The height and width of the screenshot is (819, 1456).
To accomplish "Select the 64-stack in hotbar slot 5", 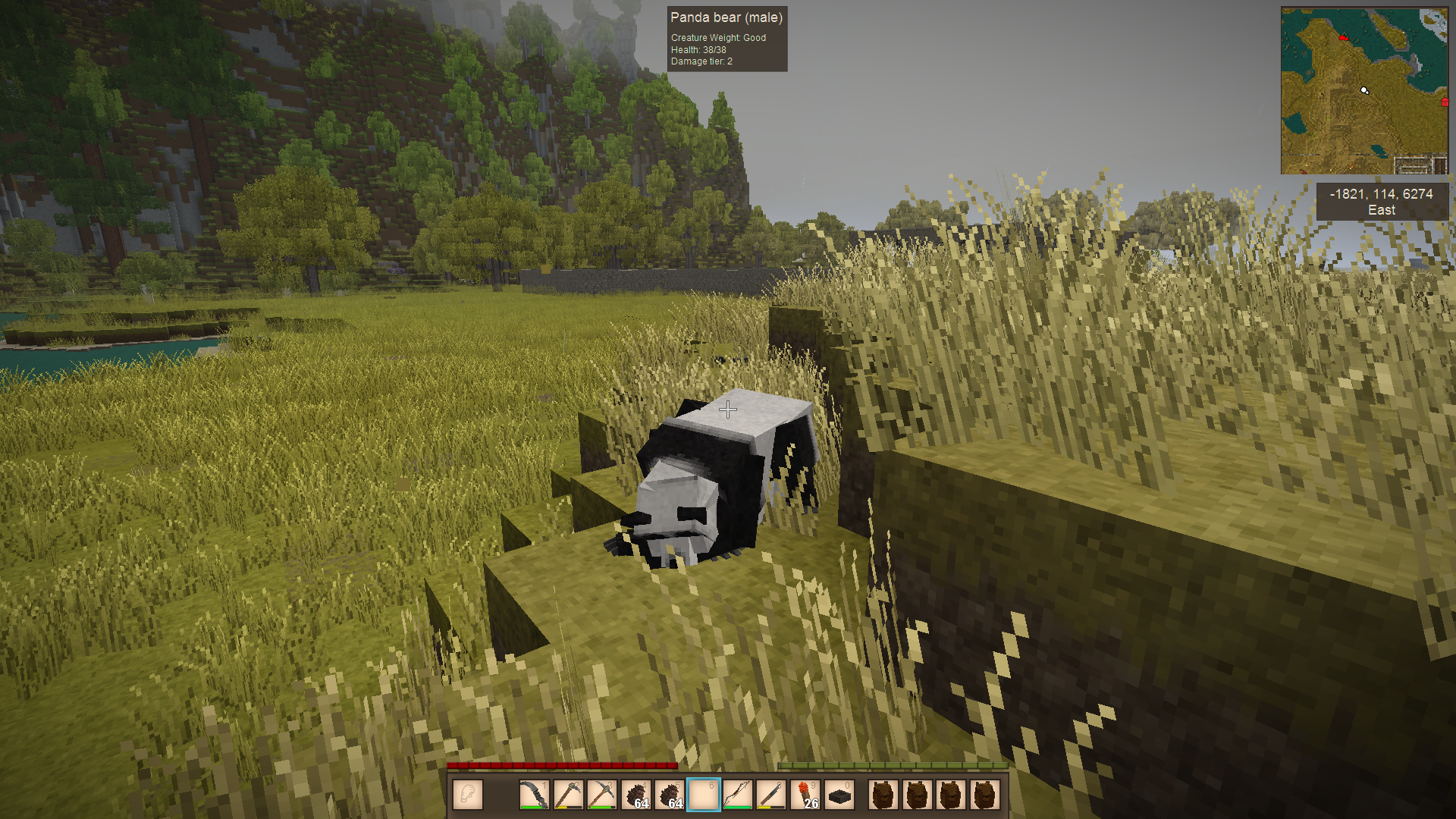I will [670, 795].
